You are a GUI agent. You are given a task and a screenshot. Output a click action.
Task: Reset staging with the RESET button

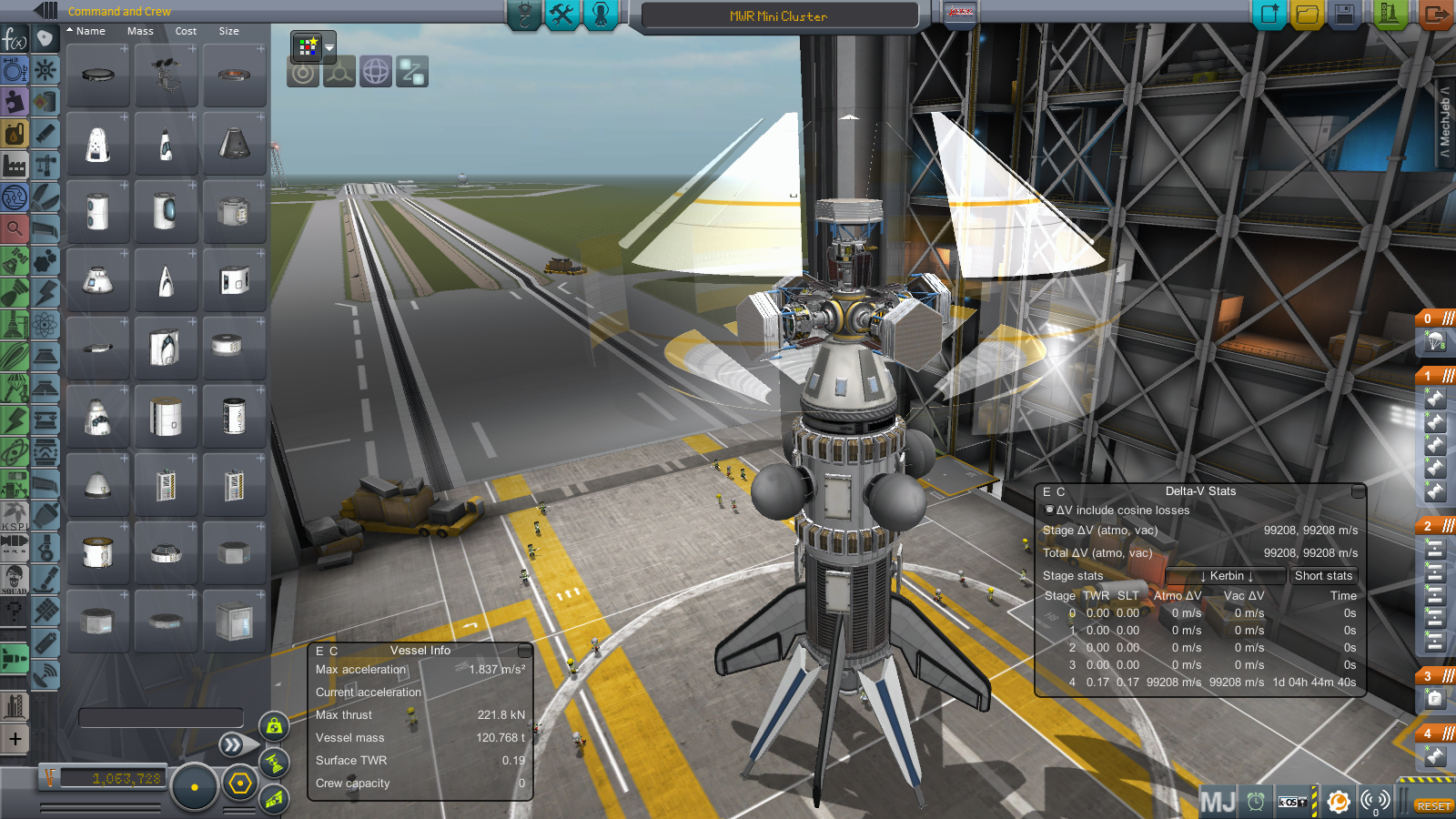coord(1433,806)
